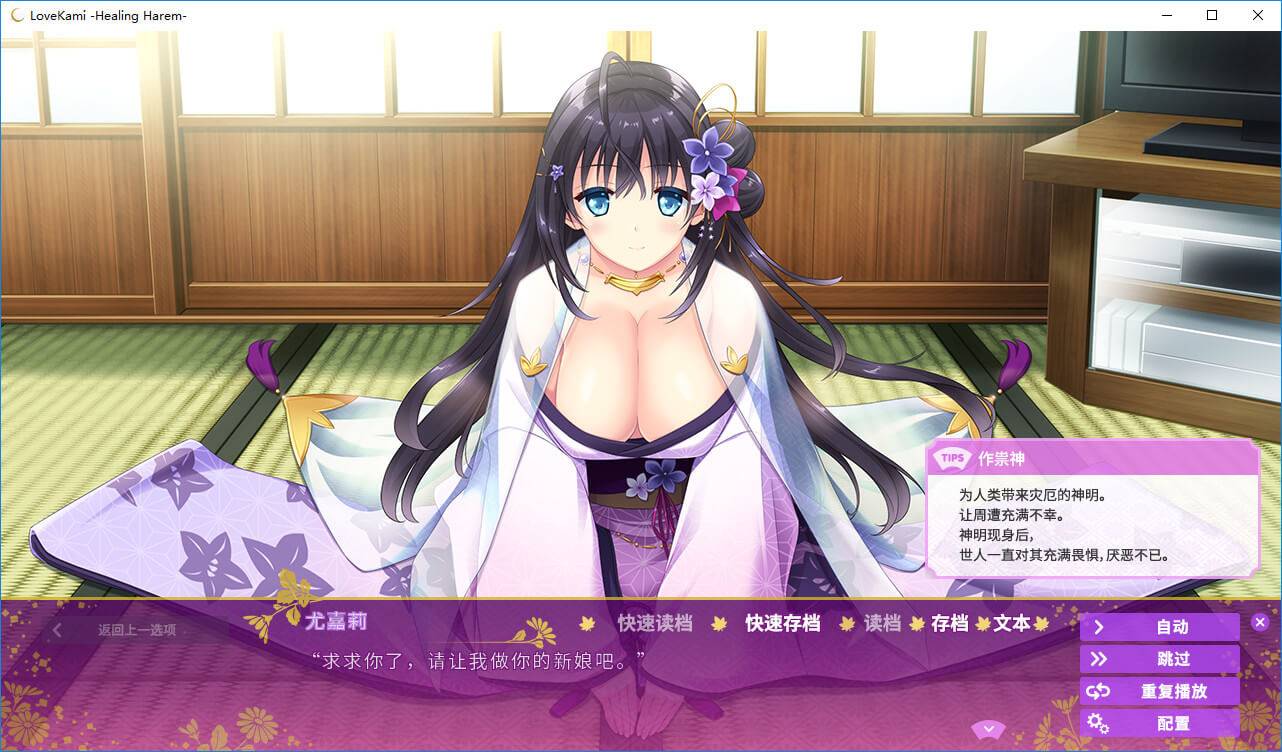Close the LoveKami game window
The width and height of the screenshot is (1282, 752).
(x=1258, y=15)
